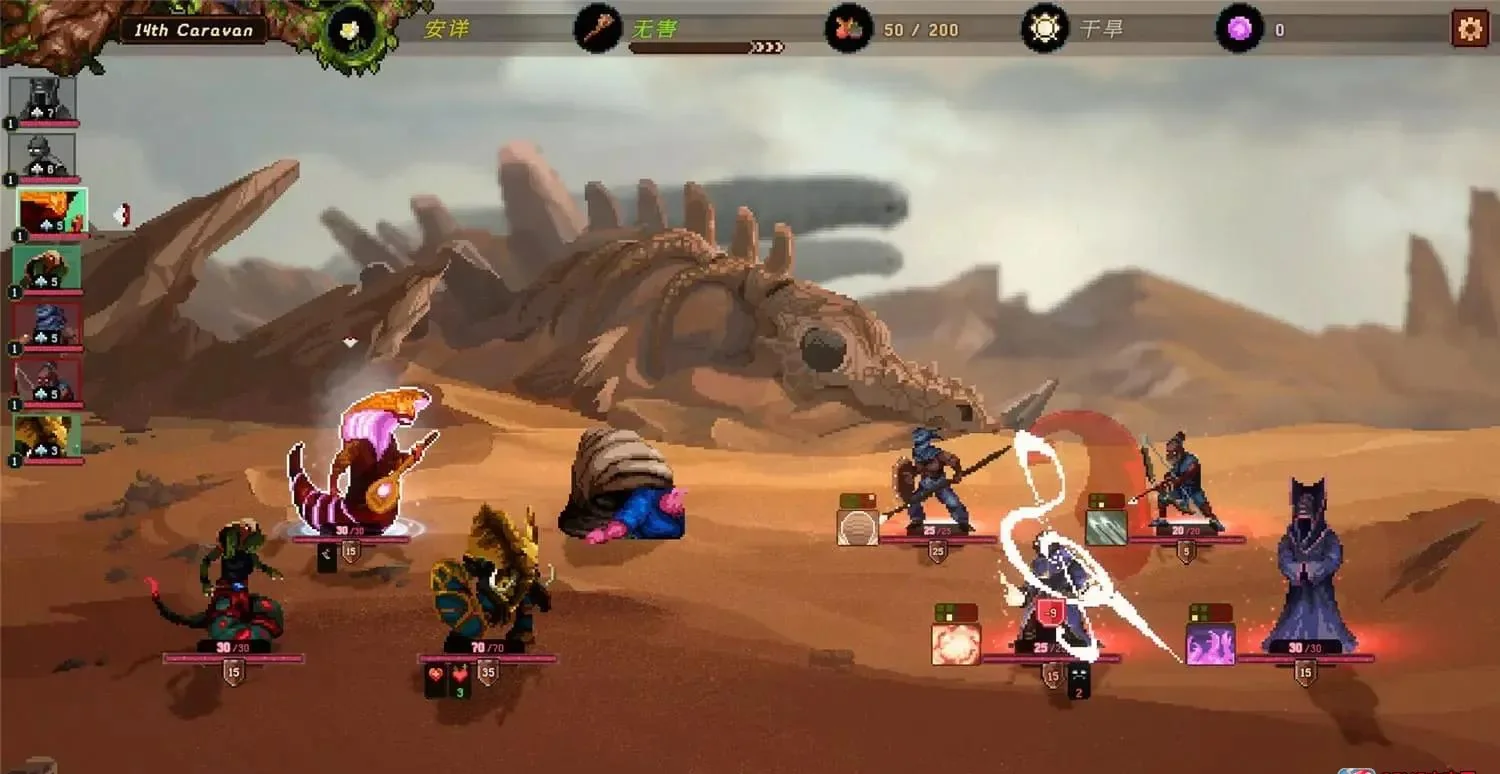Click the yellow flower morale icon

[x=350, y=30]
